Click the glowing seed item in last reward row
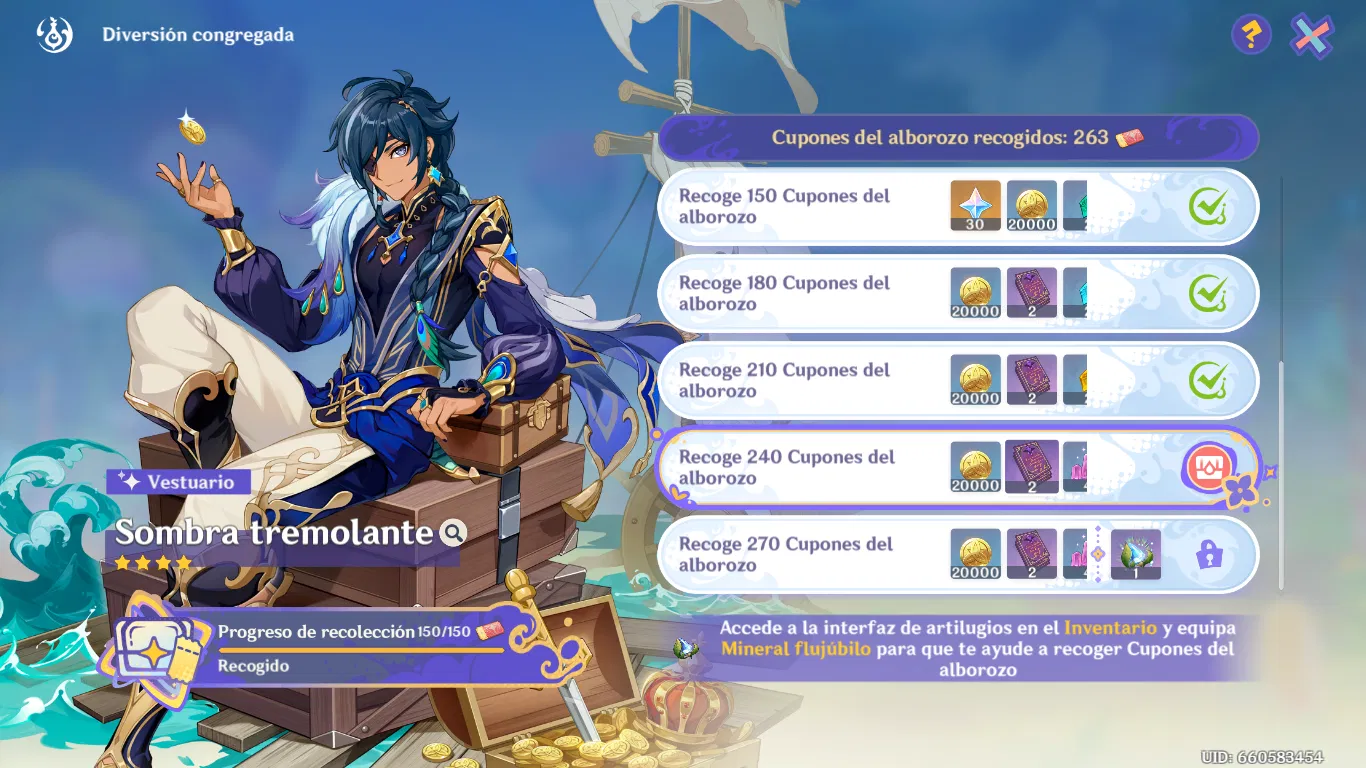This screenshot has width=1366, height=768. click(1136, 555)
